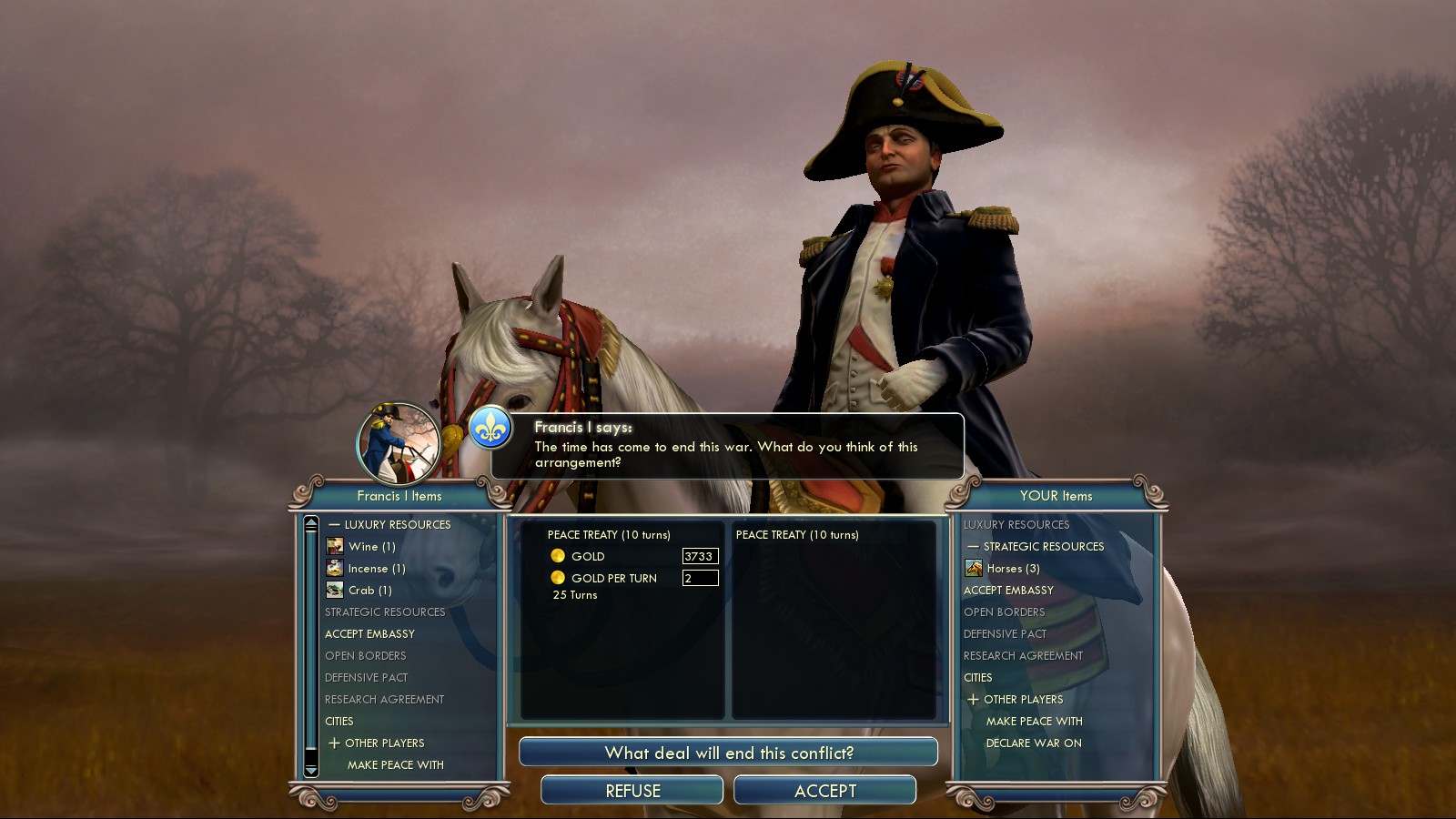Open your Cities trade list
Screen dimensions: 1456x819
(978, 677)
